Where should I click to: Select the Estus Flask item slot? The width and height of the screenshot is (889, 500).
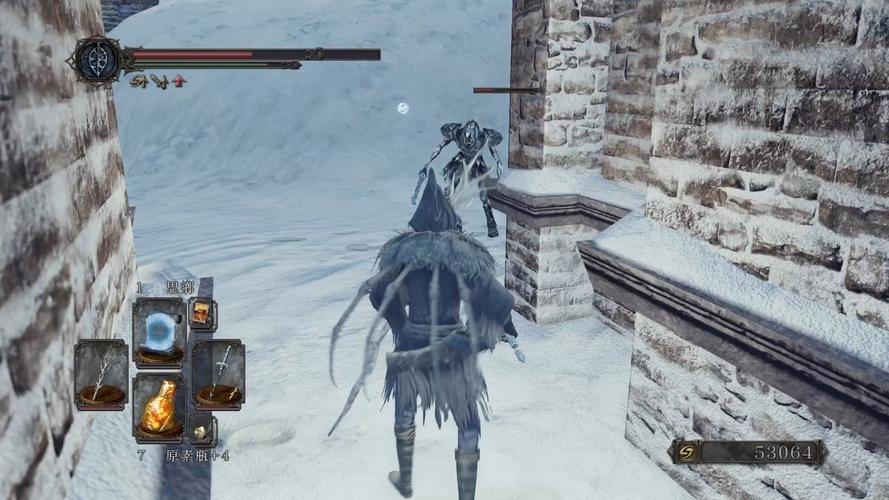point(158,405)
